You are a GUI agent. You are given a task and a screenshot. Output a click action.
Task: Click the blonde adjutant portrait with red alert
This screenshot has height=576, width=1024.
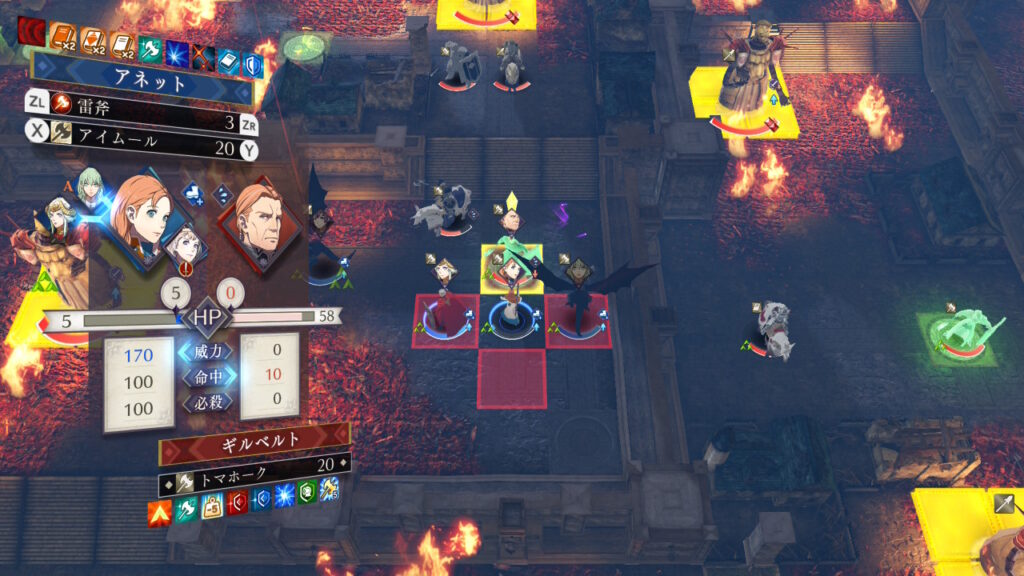pyautogui.click(x=187, y=245)
